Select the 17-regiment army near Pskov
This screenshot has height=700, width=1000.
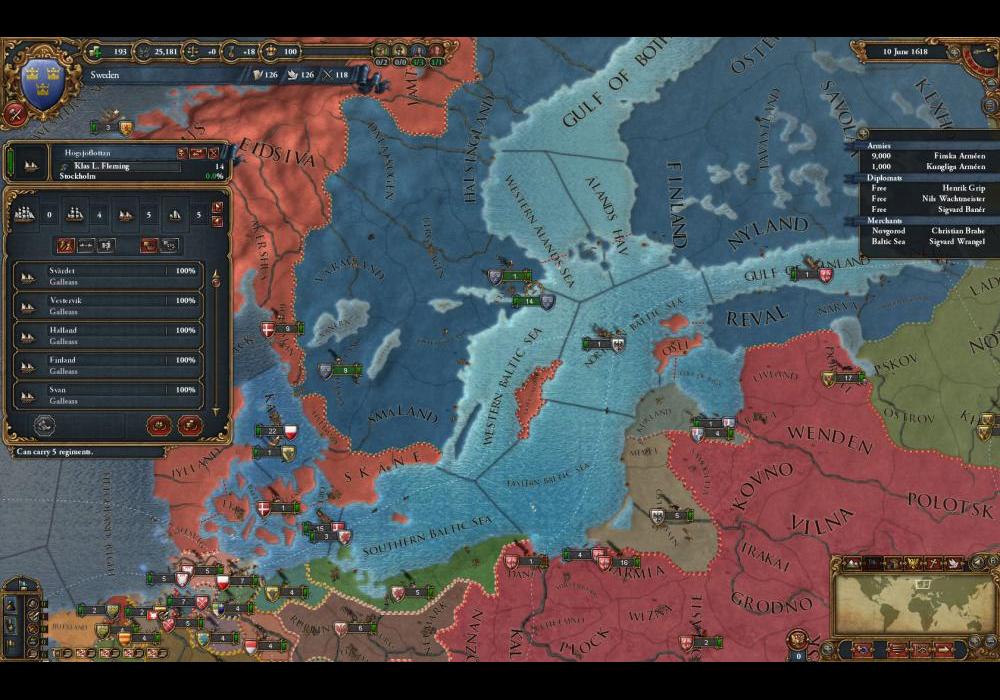[x=846, y=378]
